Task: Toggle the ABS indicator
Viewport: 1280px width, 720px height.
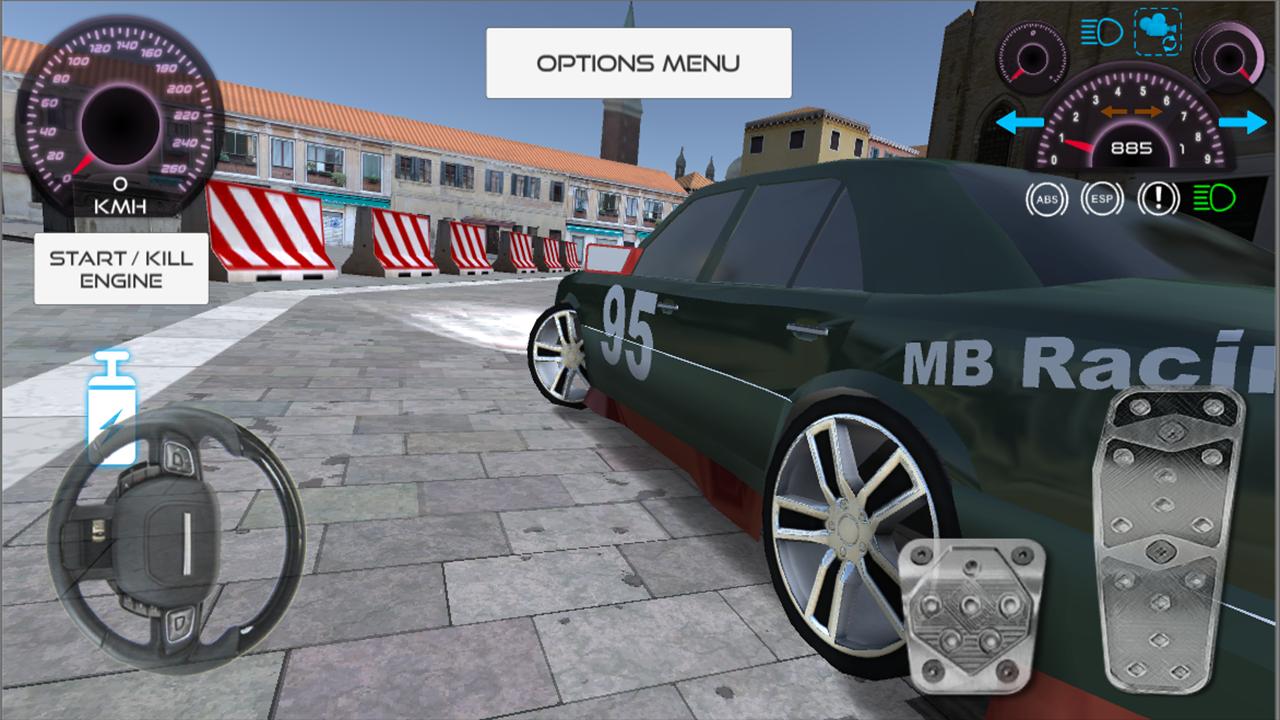Action: coord(1046,200)
